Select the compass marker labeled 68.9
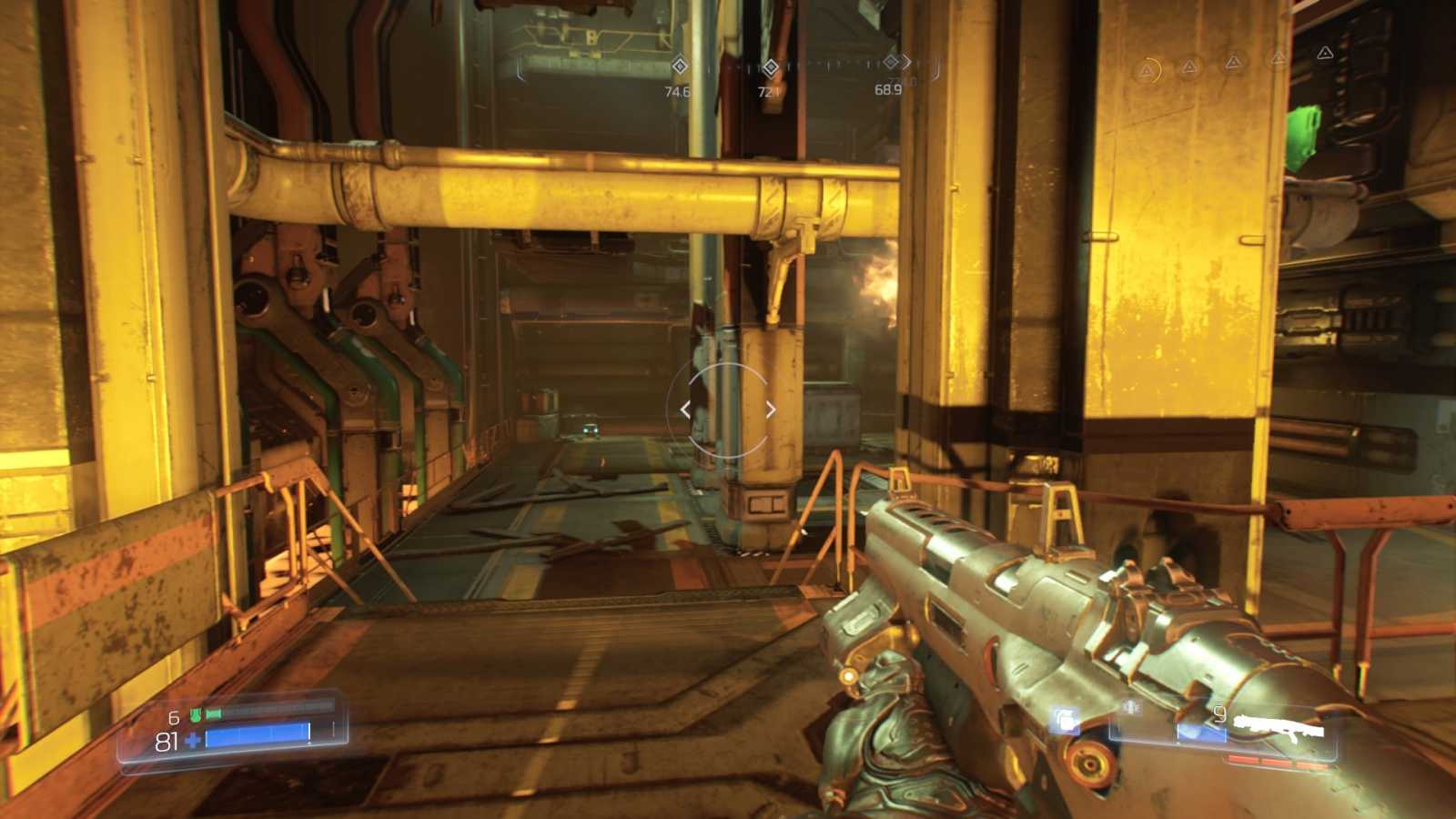1456x819 pixels. coord(892,62)
